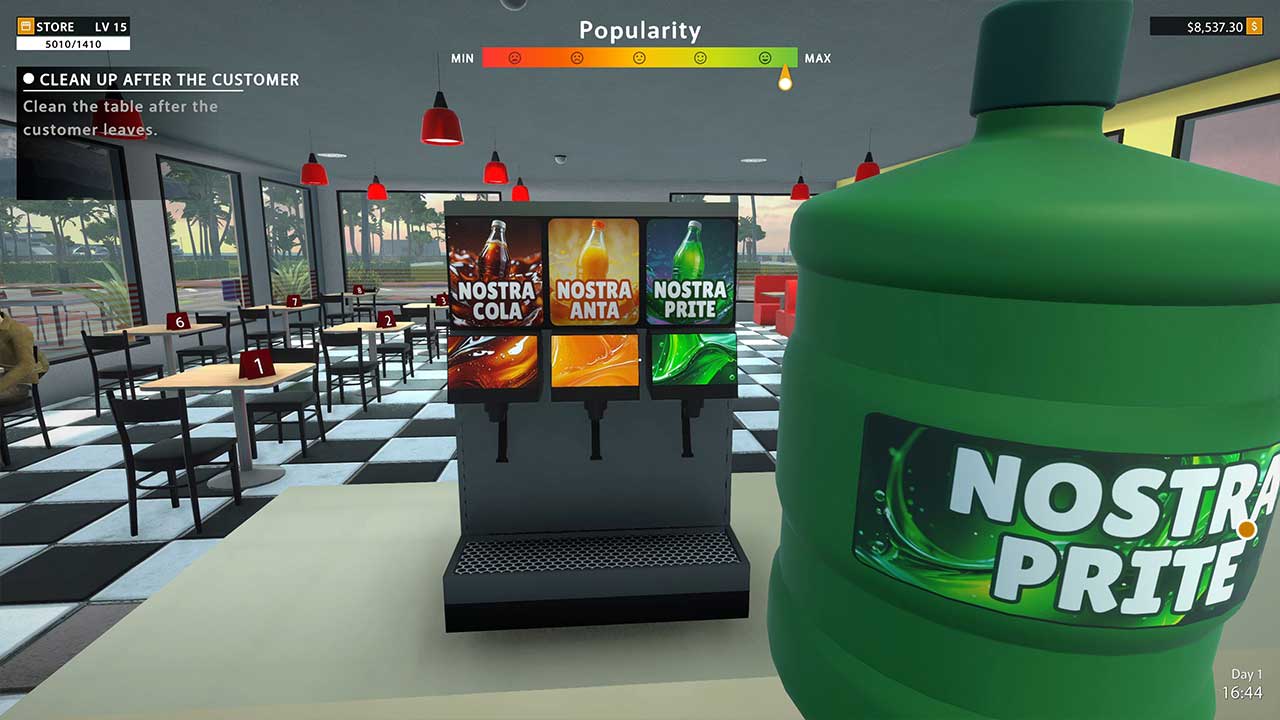Click the red table marker number 1
1280x720 pixels.
click(x=258, y=364)
